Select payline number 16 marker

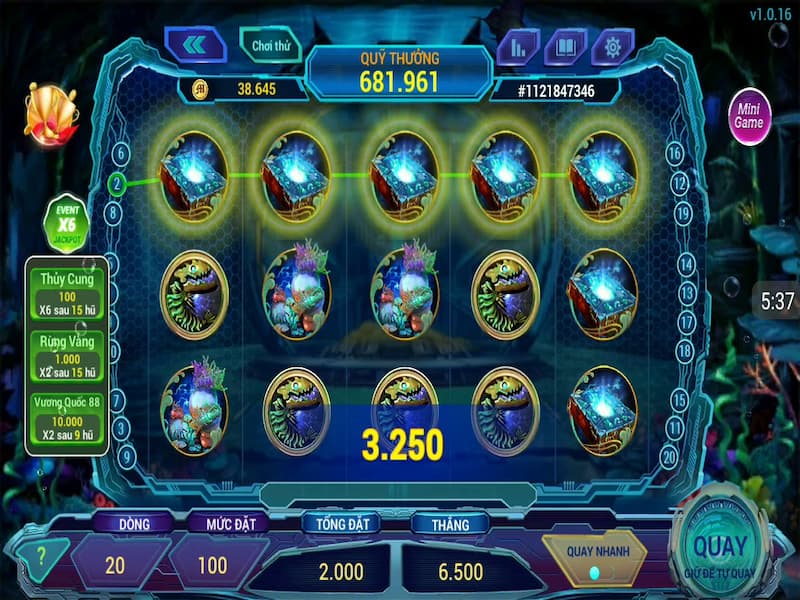click(x=675, y=153)
